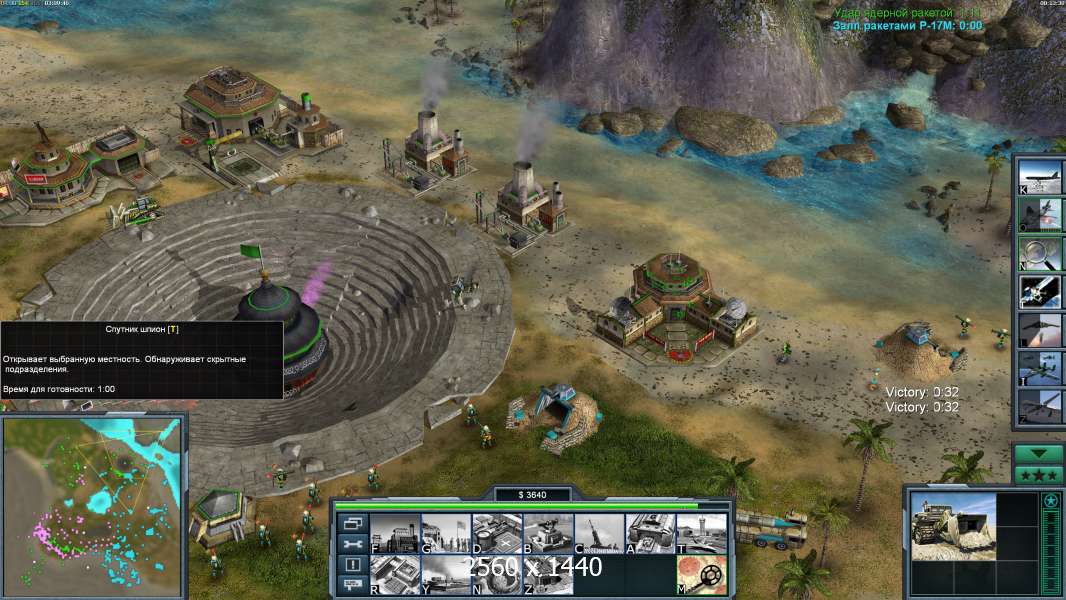Select the artillery cannon build icon (C)
The image size is (1066, 600).
pyautogui.click(x=598, y=533)
